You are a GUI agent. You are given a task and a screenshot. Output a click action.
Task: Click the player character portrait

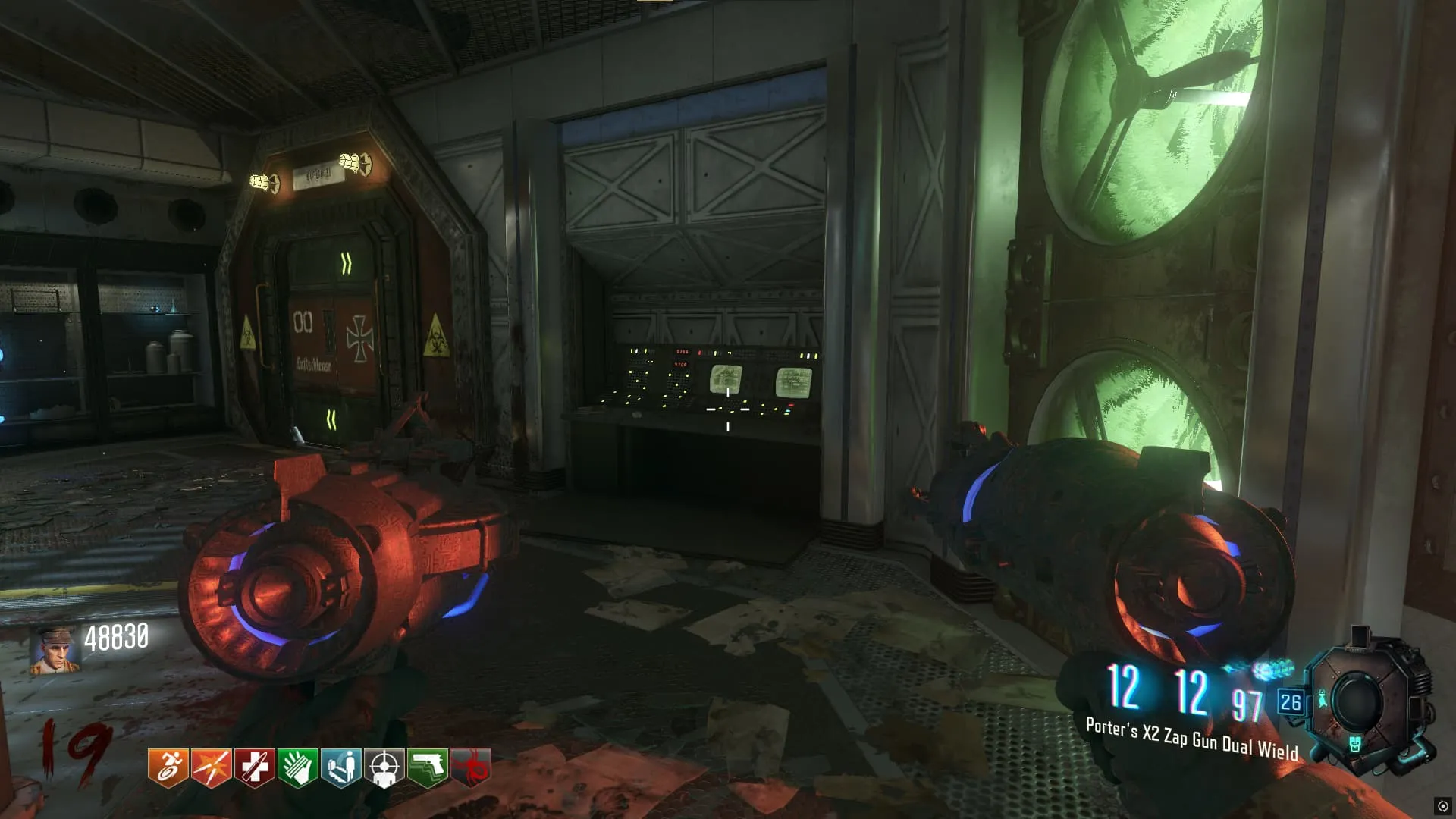(55, 650)
